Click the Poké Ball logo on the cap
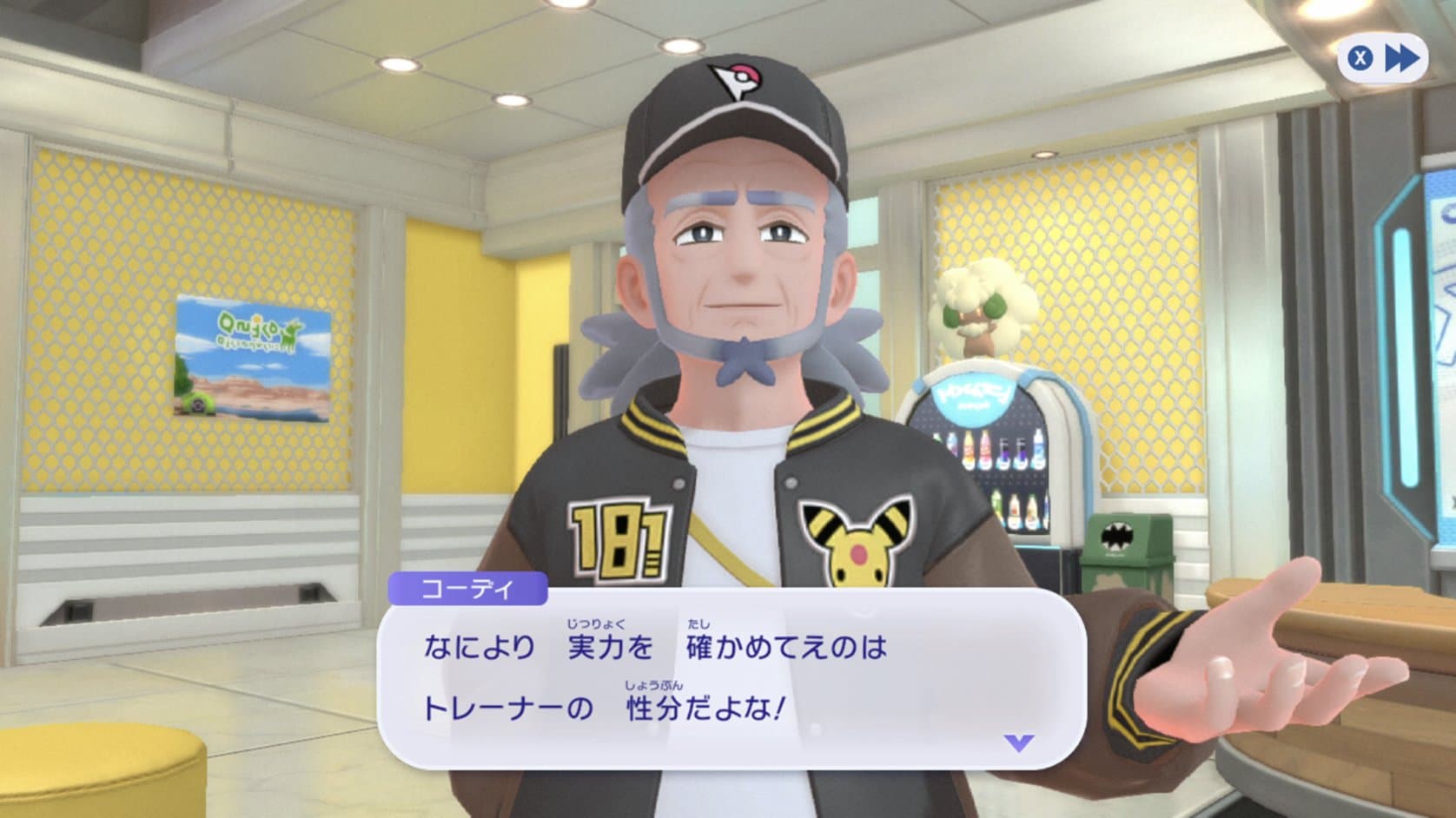 coord(740,76)
